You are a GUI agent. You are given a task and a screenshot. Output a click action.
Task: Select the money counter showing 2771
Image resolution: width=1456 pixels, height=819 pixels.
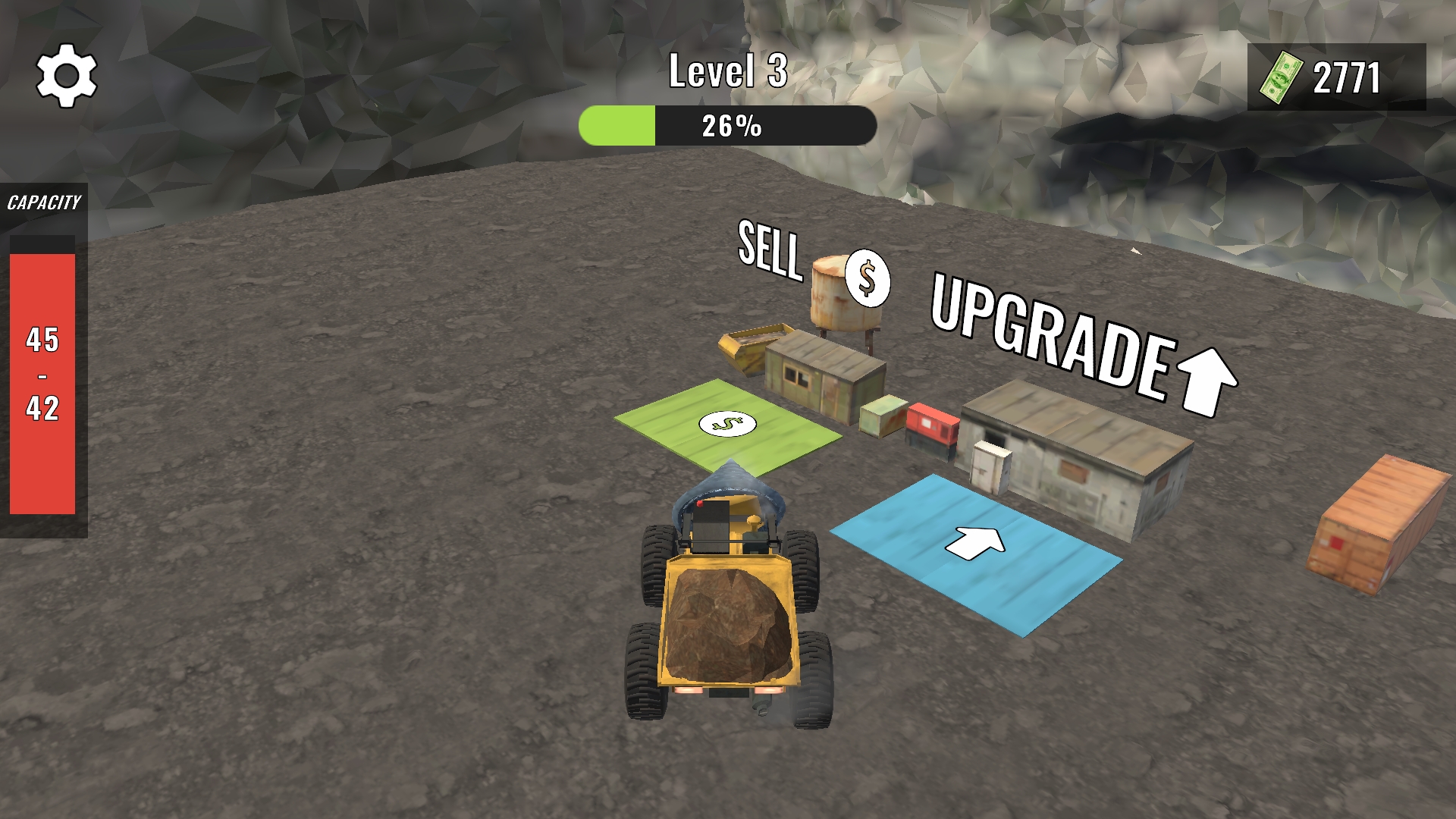pos(1346,76)
